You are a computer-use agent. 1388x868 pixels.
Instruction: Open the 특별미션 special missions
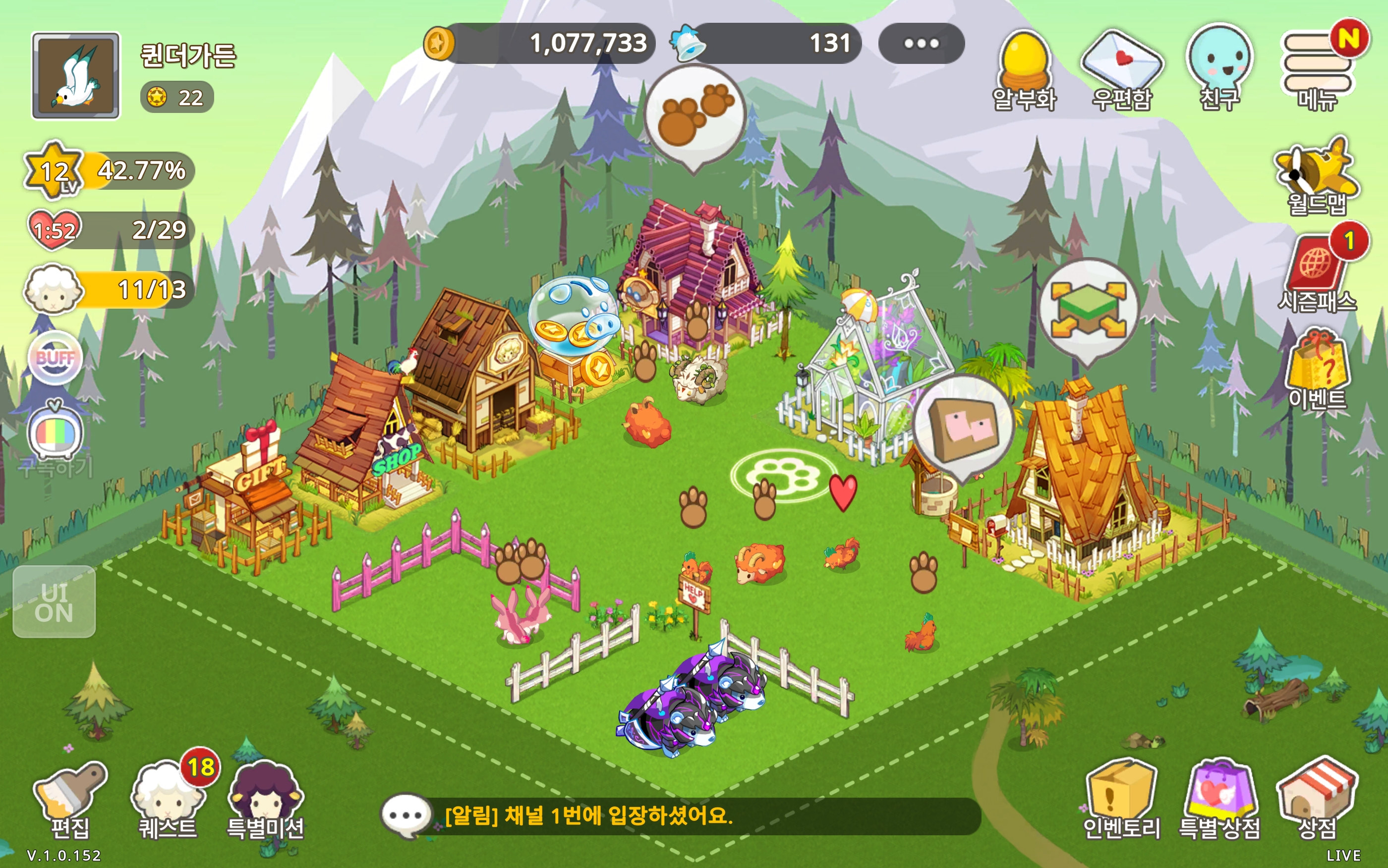click(x=265, y=799)
